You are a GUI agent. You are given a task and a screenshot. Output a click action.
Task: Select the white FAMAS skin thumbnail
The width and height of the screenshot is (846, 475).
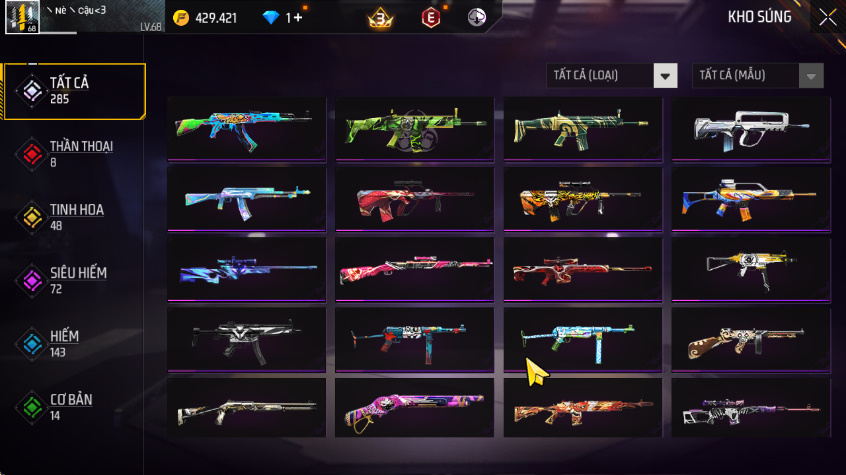pyautogui.click(x=750, y=128)
